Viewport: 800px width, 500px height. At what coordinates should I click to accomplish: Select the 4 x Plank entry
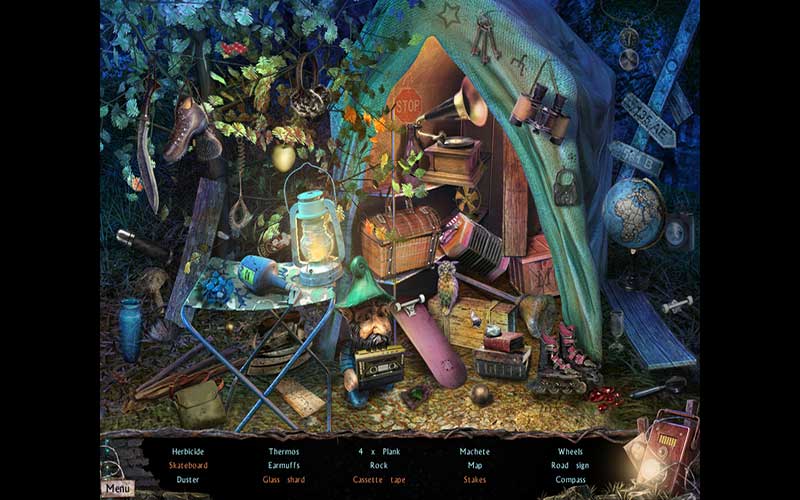(378, 451)
